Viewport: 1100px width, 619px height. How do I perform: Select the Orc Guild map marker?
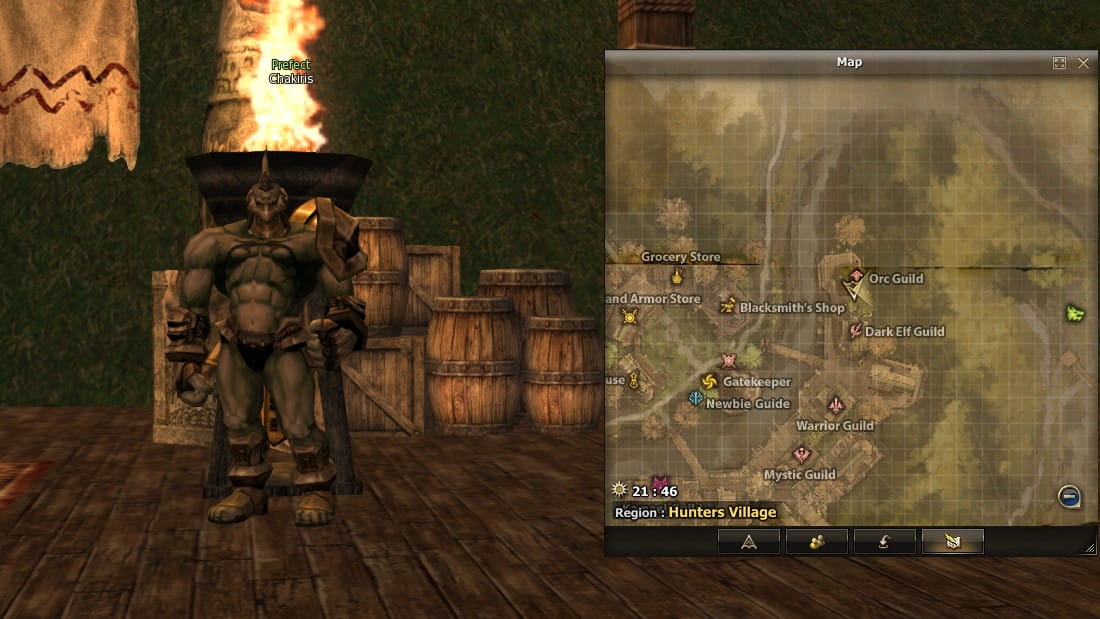point(856,276)
